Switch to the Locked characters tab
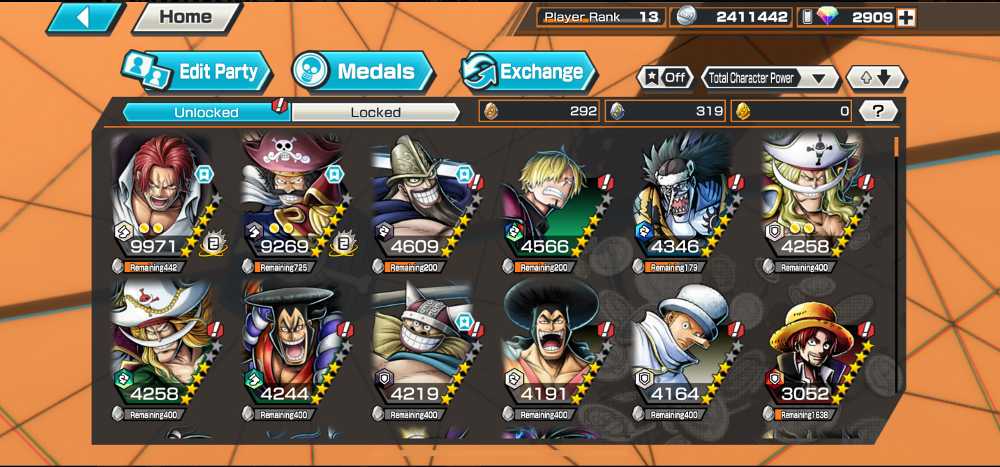Screen dimensions: 1000x467 (375, 112)
